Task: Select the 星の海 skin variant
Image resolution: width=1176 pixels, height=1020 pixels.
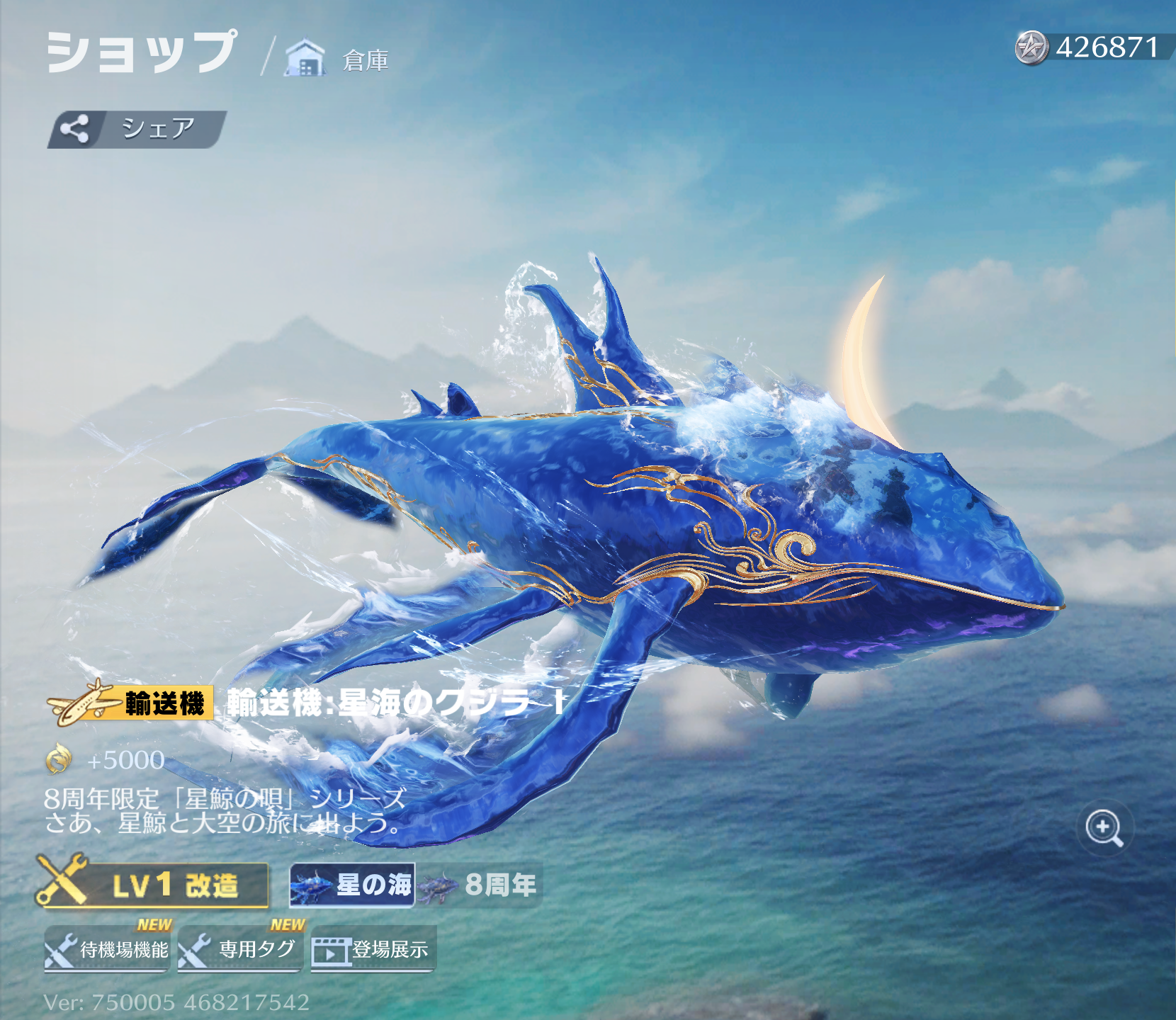Action: point(352,885)
